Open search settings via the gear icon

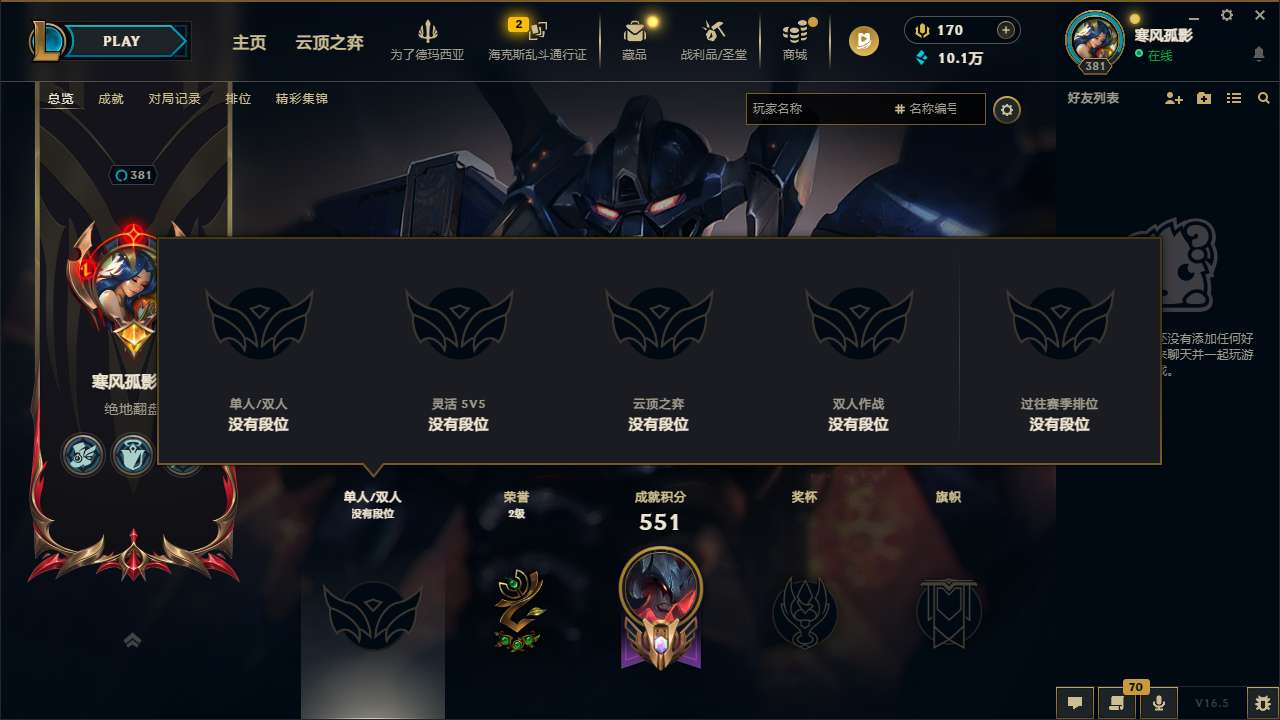tap(1007, 109)
